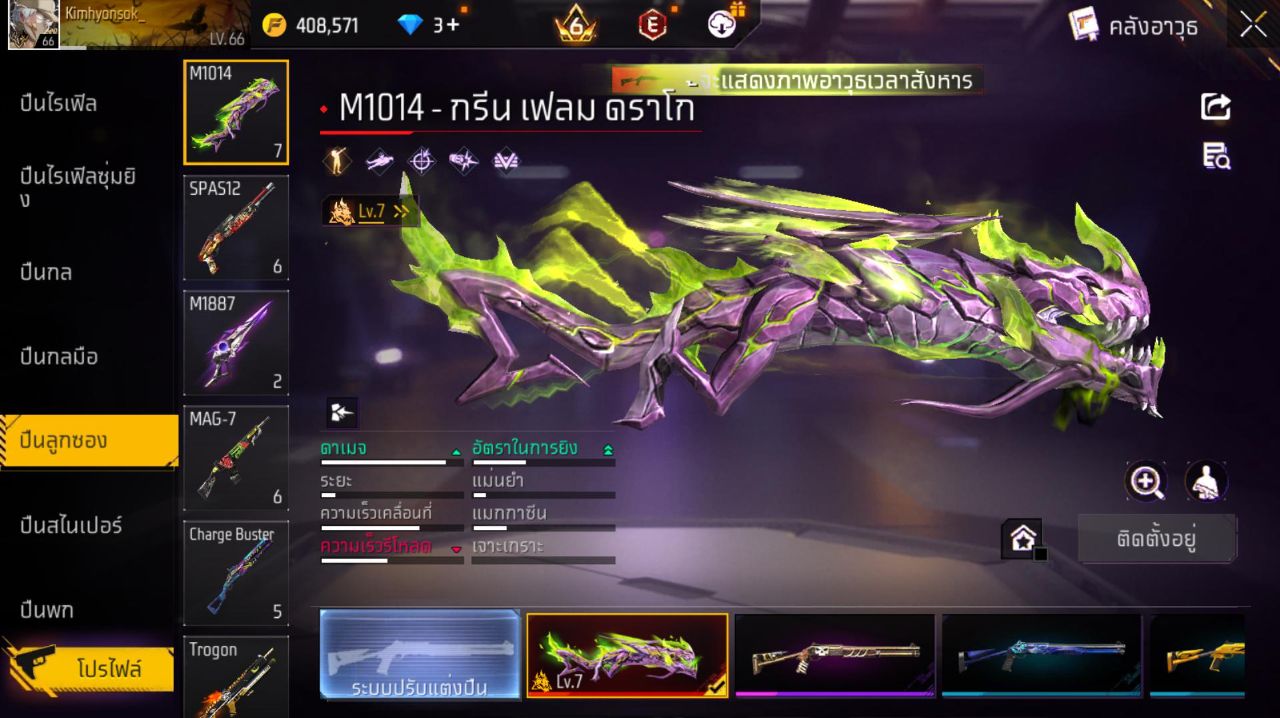The width and height of the screenshot is (1280, 718).
Task: Switch to the ปืนไรเฟิล rifle category
Action: 60,104
